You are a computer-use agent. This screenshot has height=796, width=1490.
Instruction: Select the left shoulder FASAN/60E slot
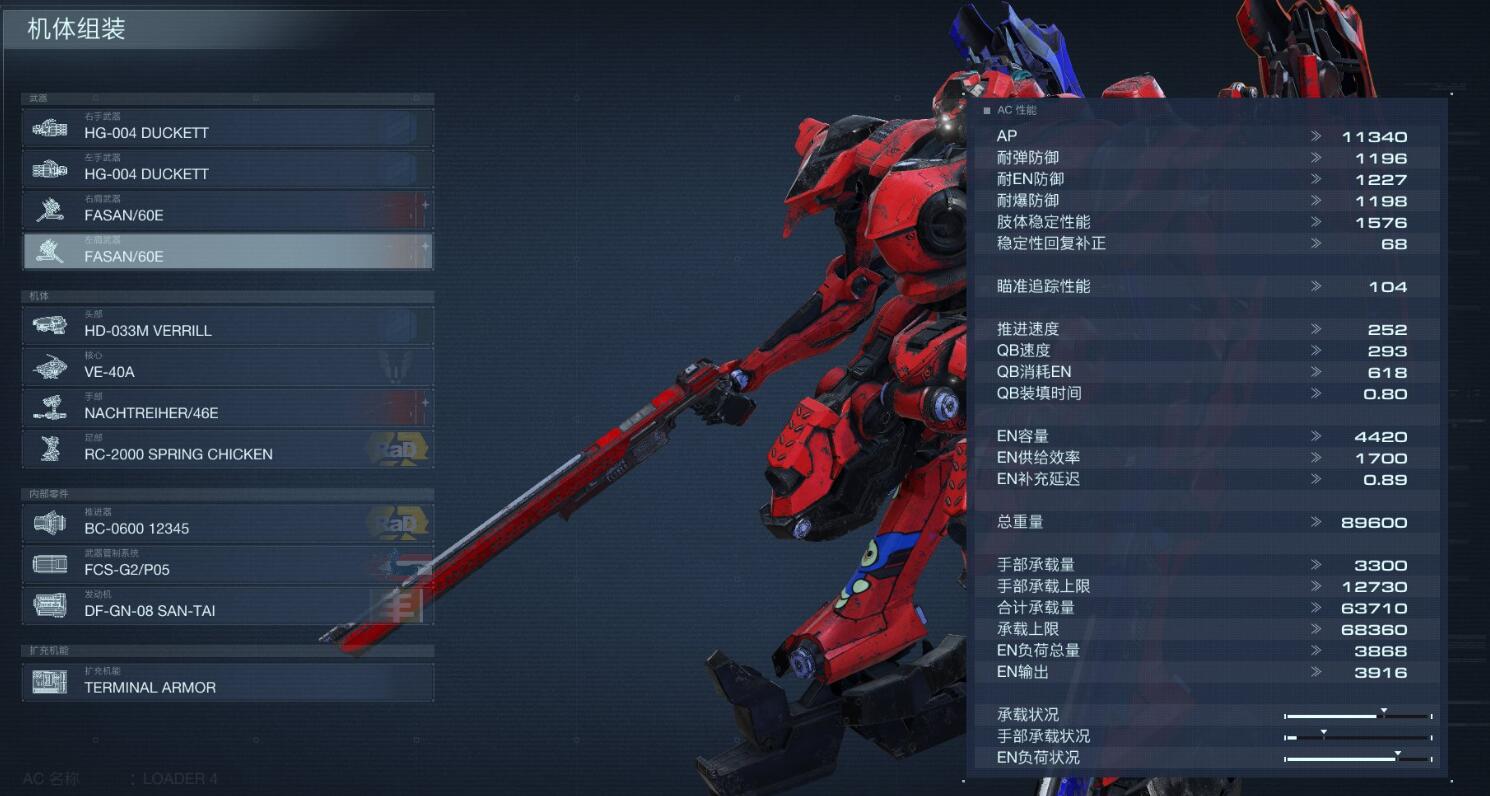coord(228,250)
